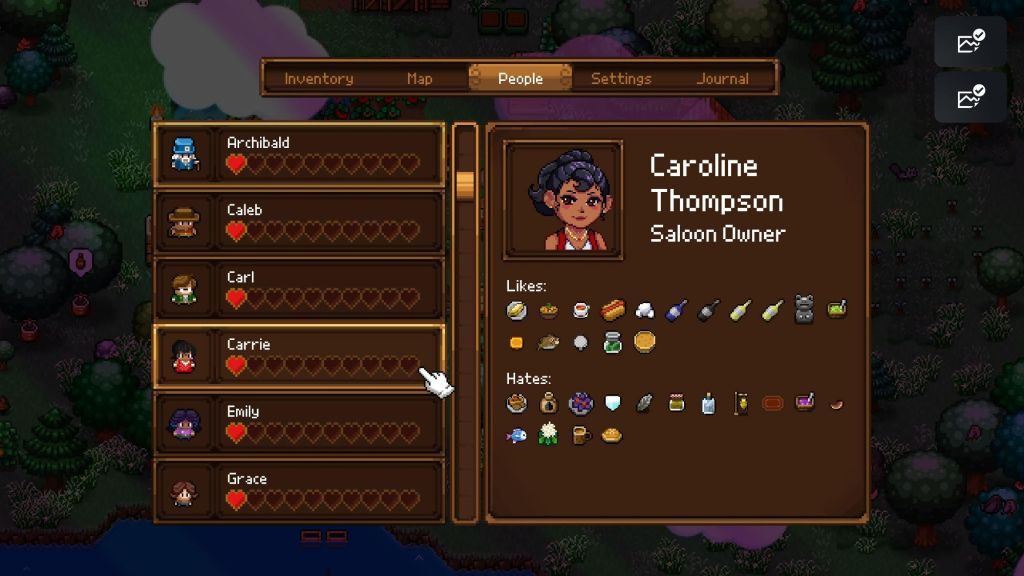Switch to the Inventory tab
The image size is (1024, 576).
318,78
